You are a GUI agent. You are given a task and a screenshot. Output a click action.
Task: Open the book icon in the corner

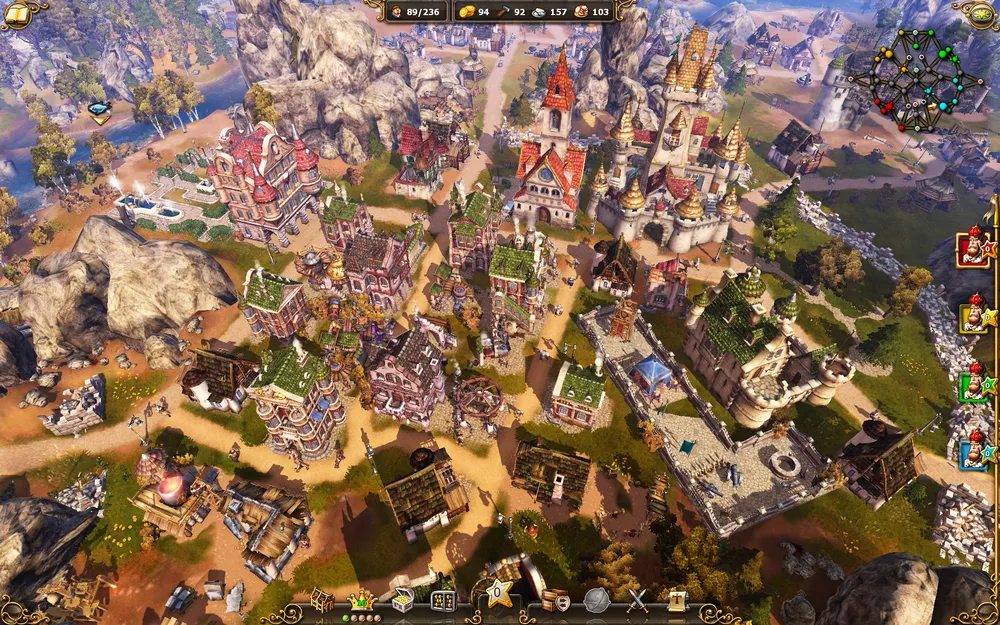(18, 13)
